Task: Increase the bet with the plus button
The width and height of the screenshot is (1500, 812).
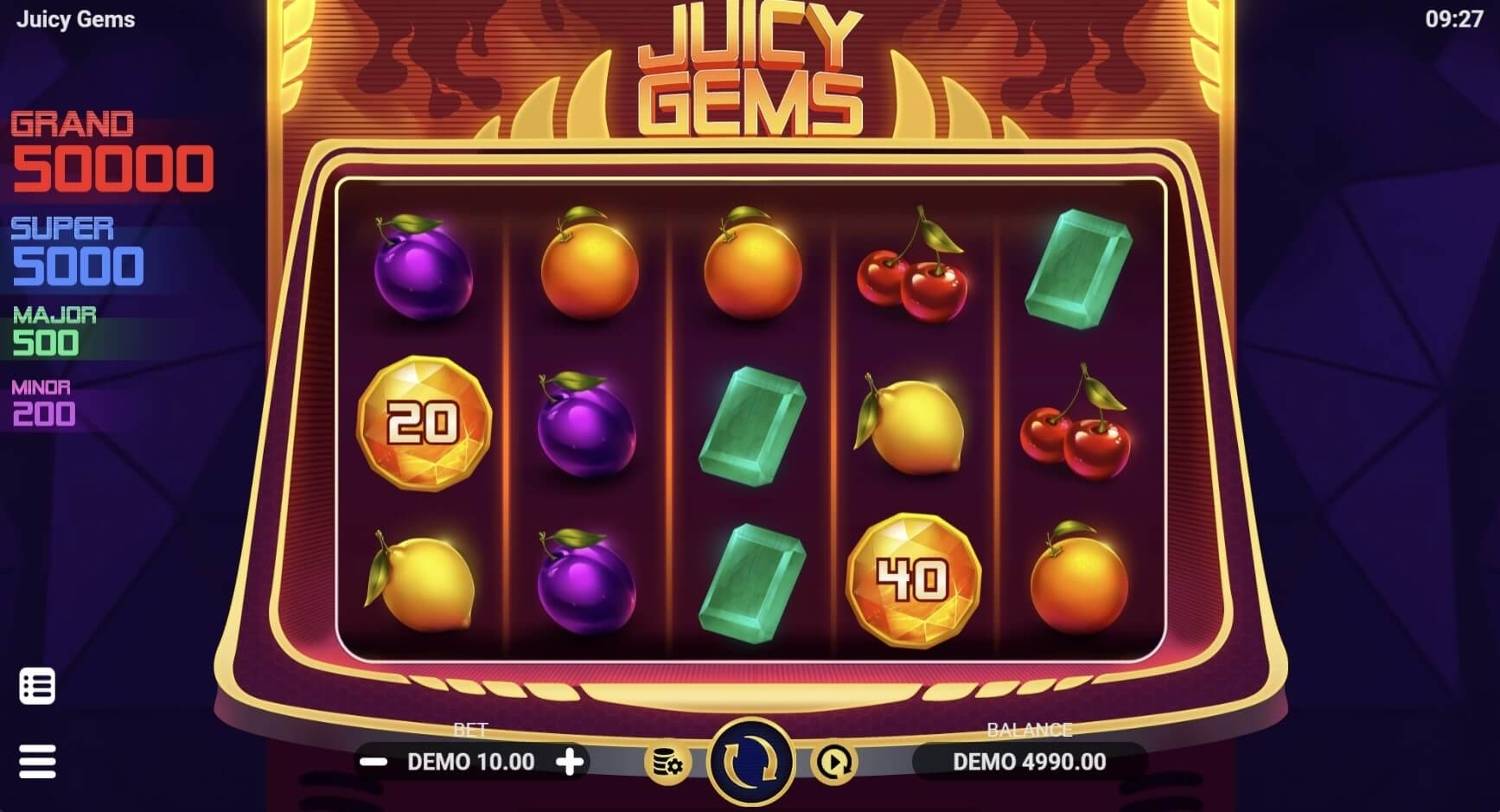Action: click(569, 761)
